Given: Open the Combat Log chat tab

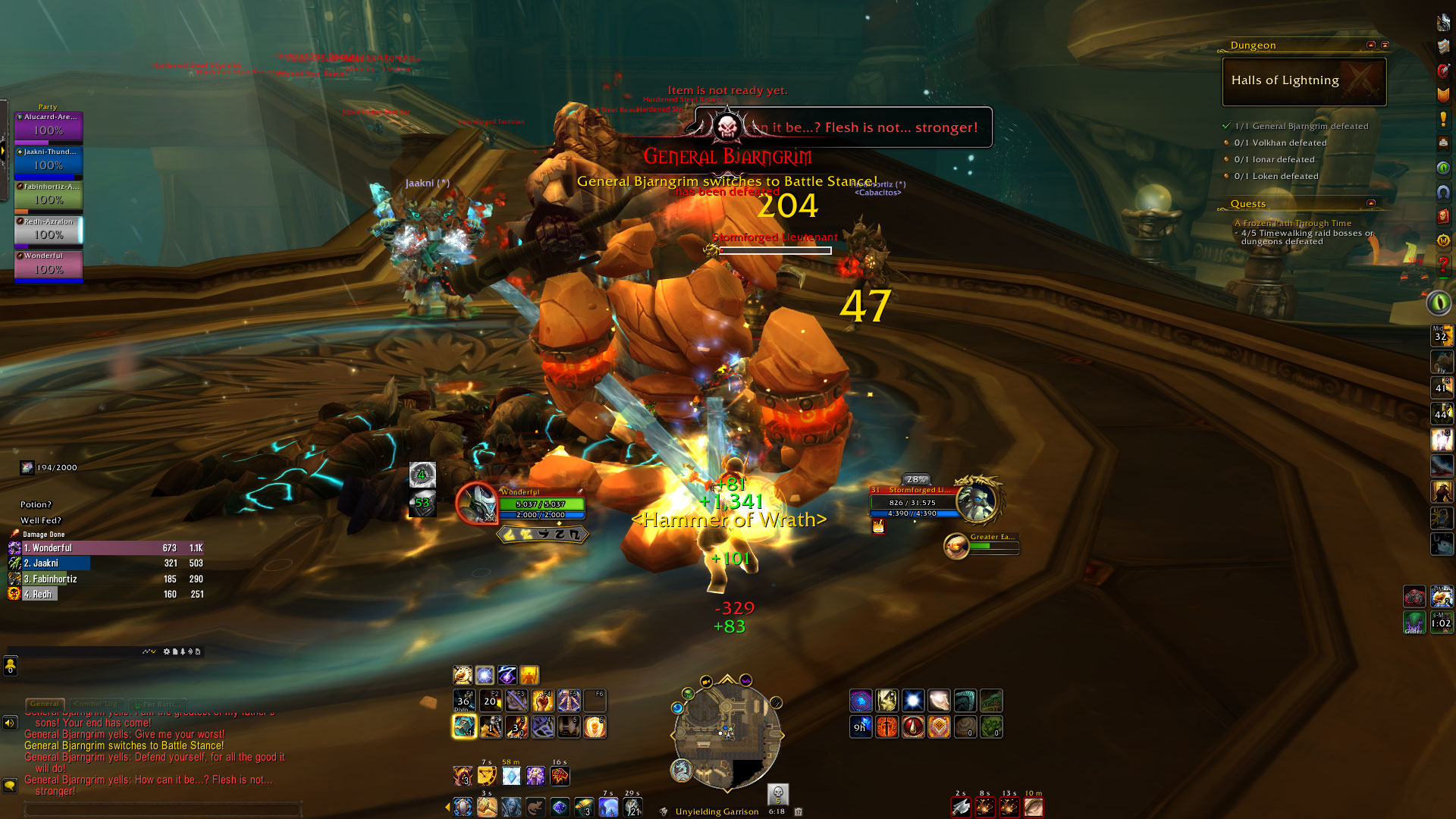Looking at the screenshot, I should [96, 704].
